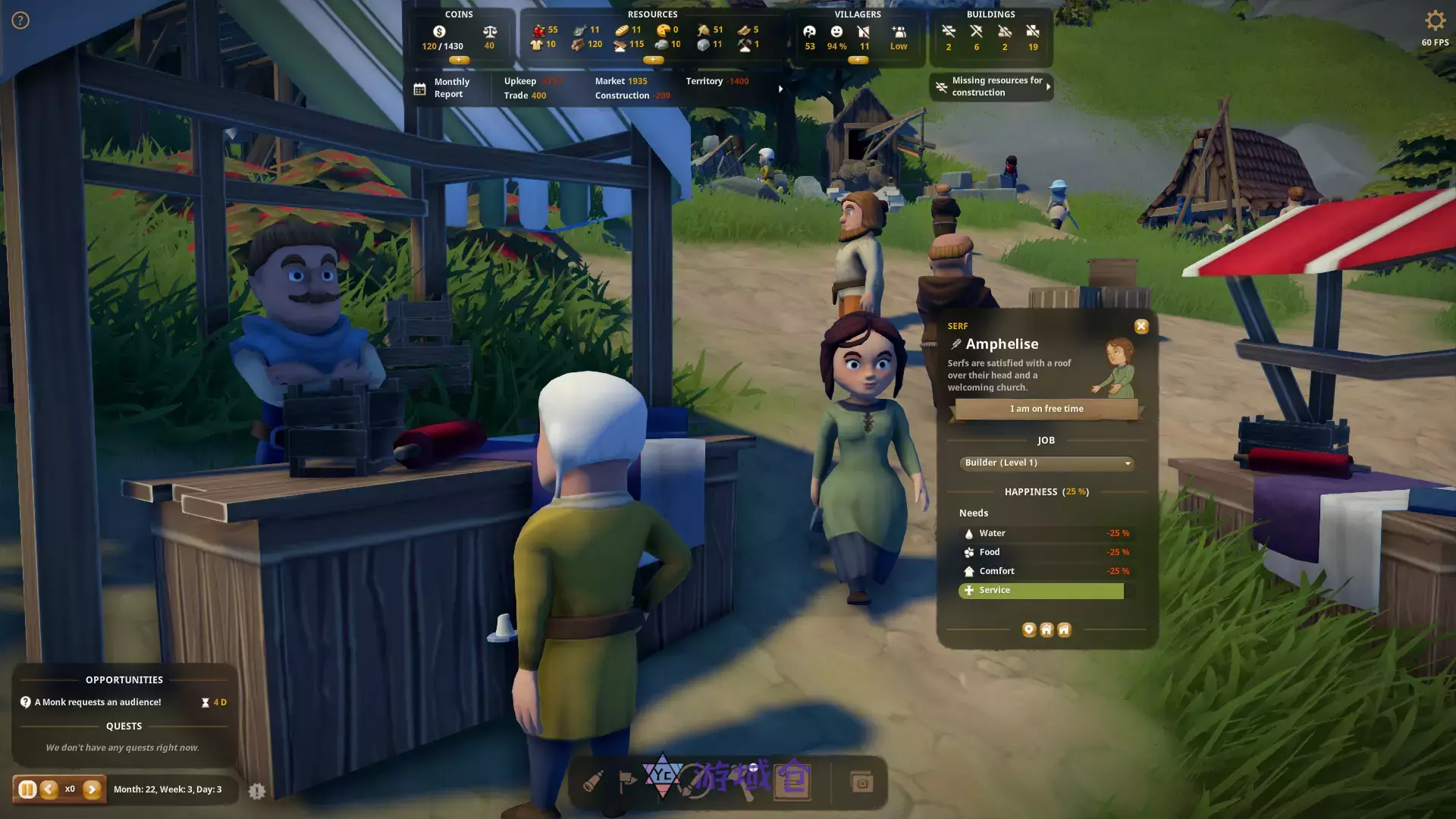Expand the monthly report arrow
The width and height of the screenshot is (1456, 819).
point(780,89)
